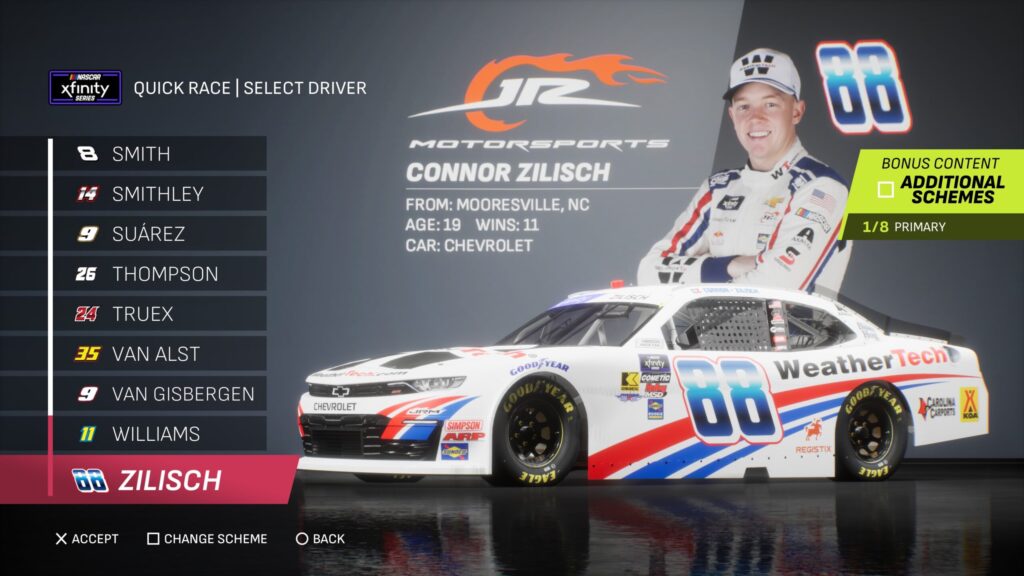
Task: Select Thompson, car number 26
Action: (x=158, y=274)
